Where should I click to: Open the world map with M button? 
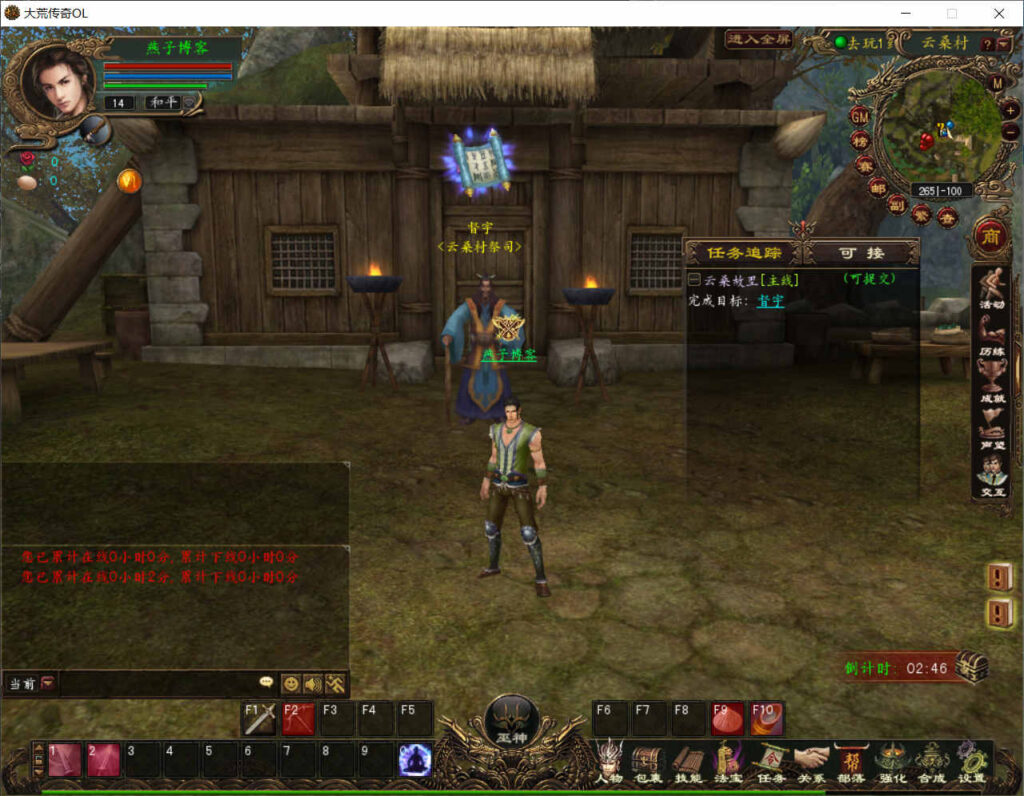(997, 83)
